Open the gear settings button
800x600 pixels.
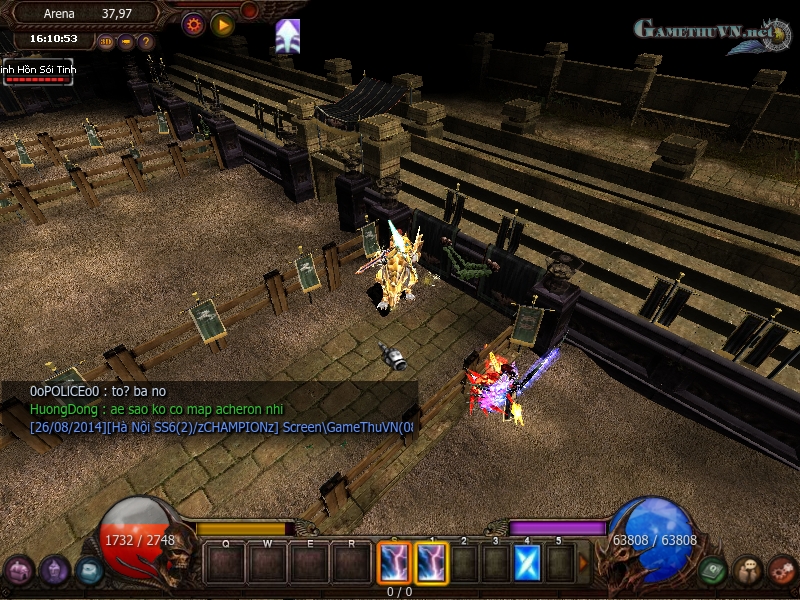(x=193, y=25)
